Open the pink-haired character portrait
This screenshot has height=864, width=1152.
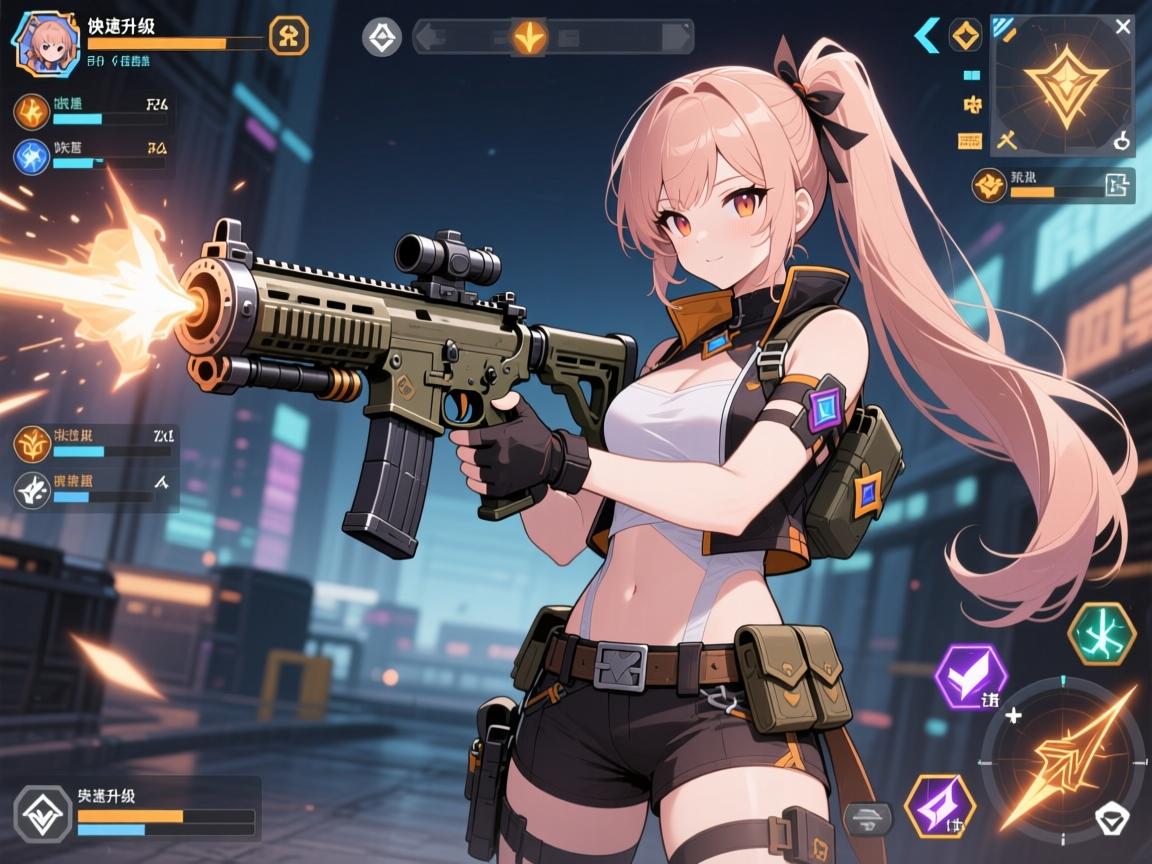46,44
